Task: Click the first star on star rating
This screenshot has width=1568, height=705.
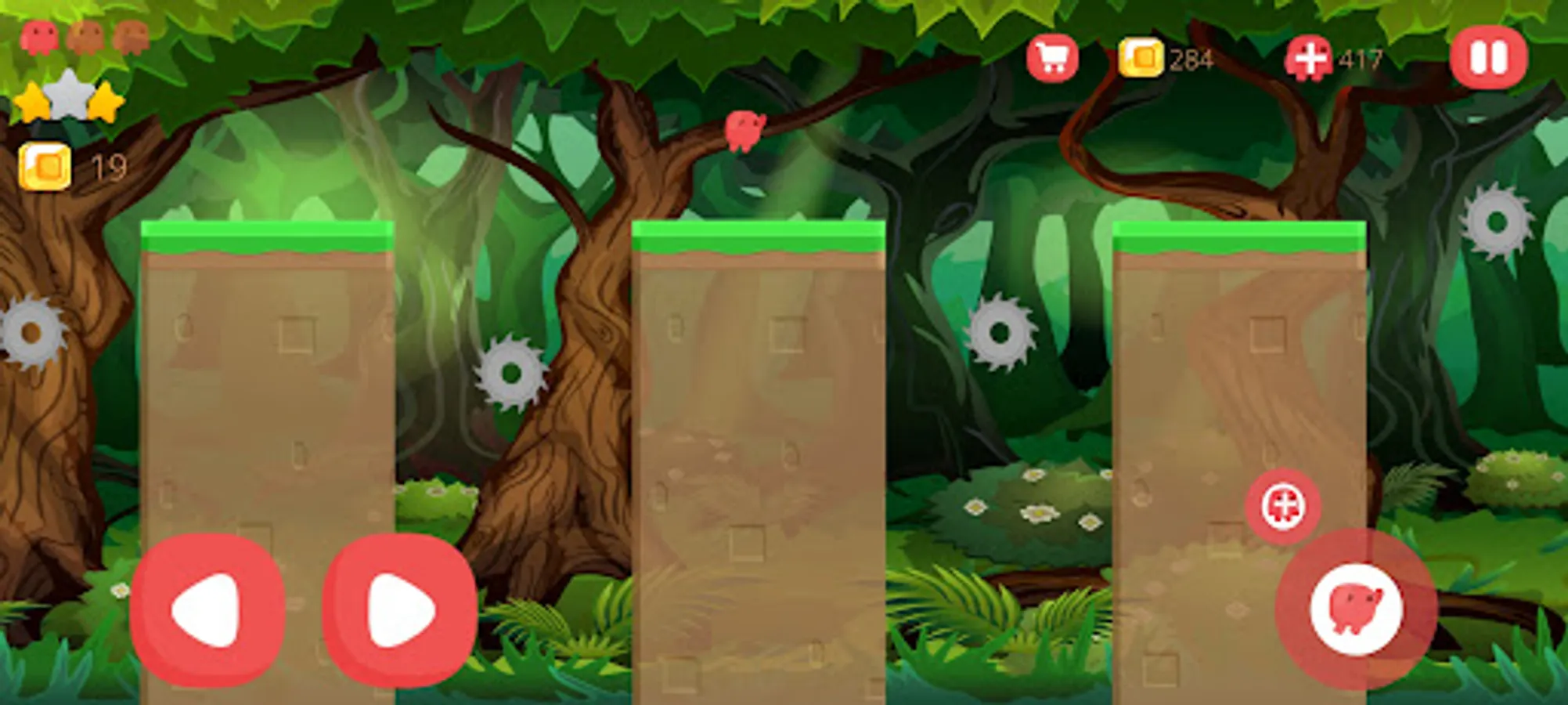Action: coord(33,102)
